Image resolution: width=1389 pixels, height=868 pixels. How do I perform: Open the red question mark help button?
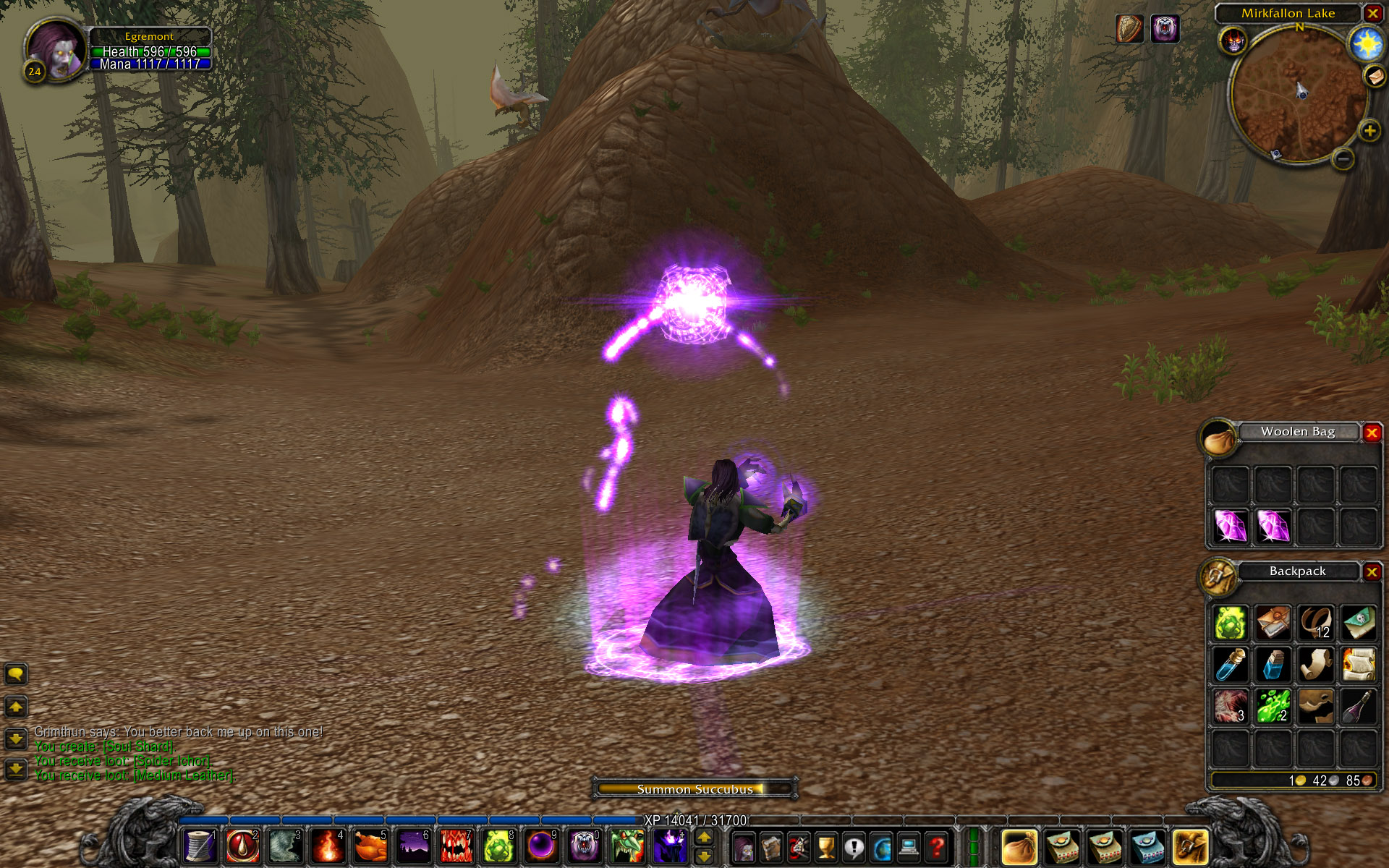937,847
